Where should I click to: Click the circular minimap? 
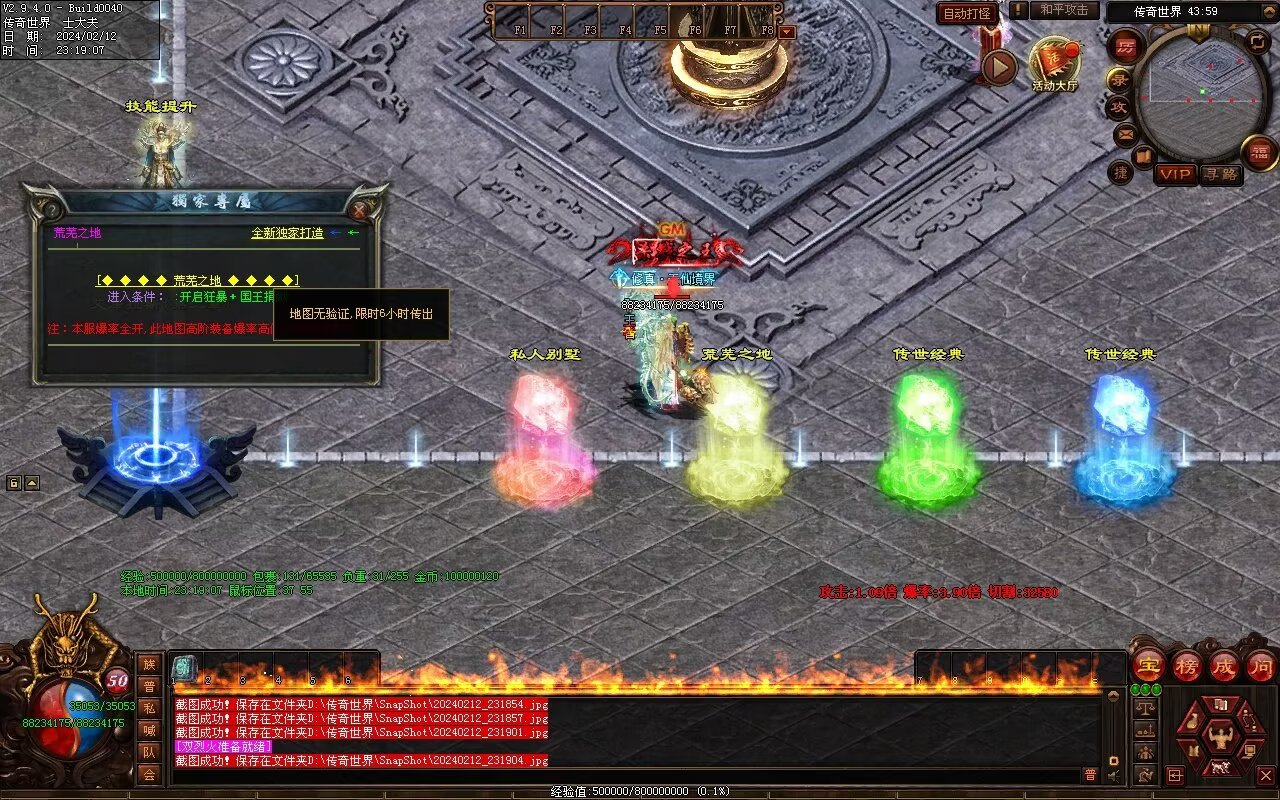pyautogui.click(x=1199, y=92)
